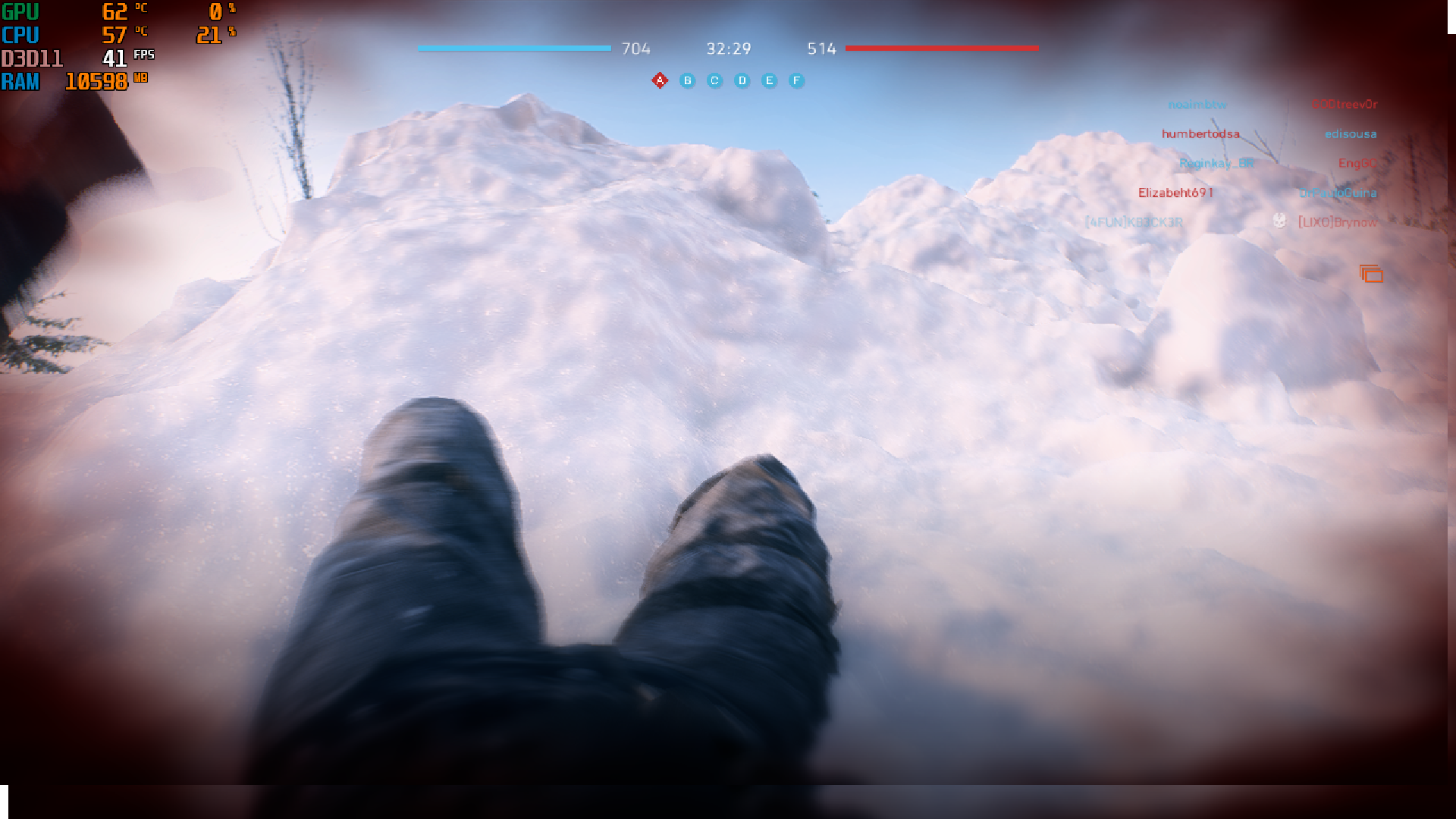
Task: Select noaimbtw in the kill feed
Action: pyautogui.click(x=1197, y=105)
